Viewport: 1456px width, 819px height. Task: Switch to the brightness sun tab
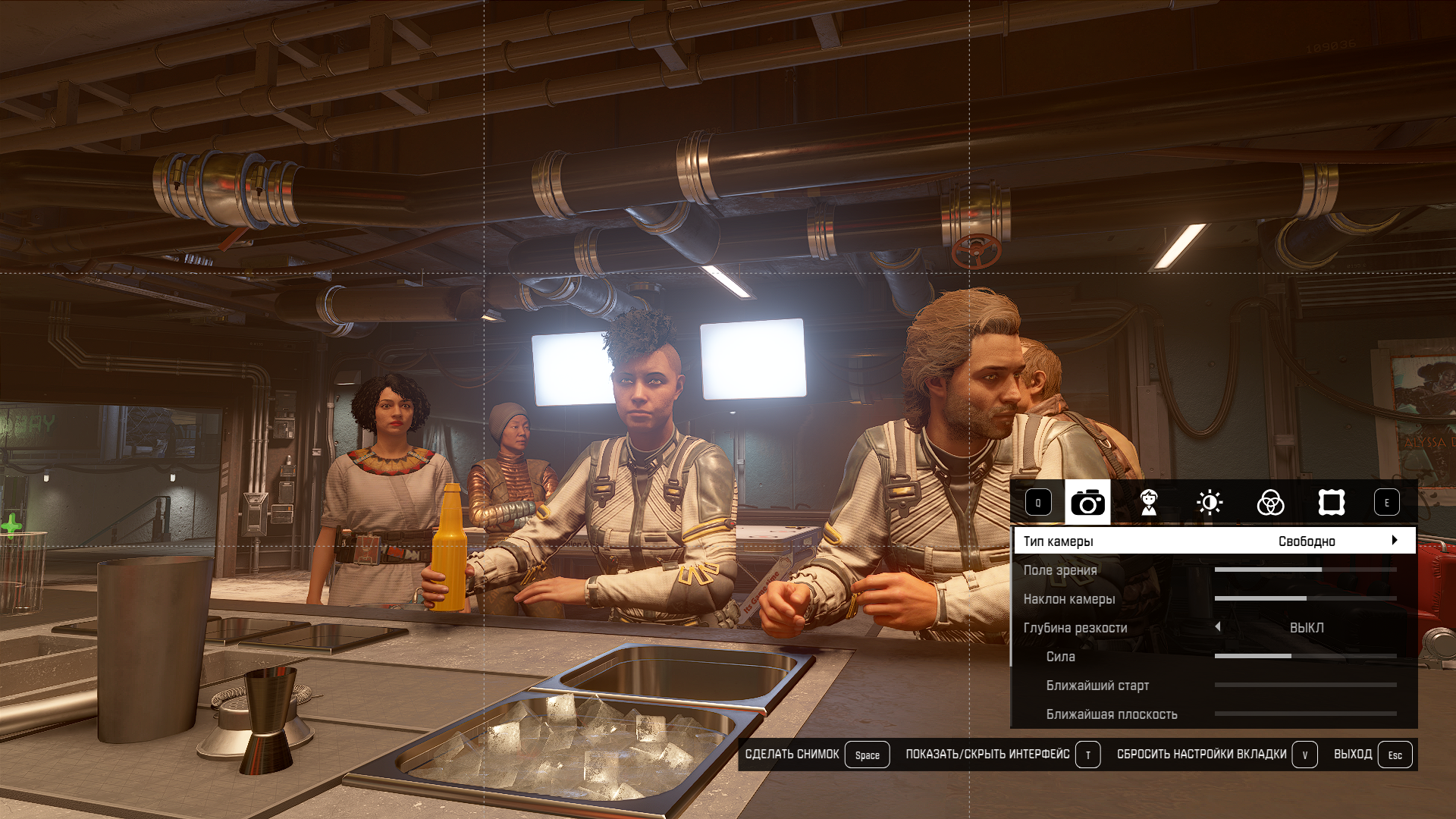tap(1210, 502)
